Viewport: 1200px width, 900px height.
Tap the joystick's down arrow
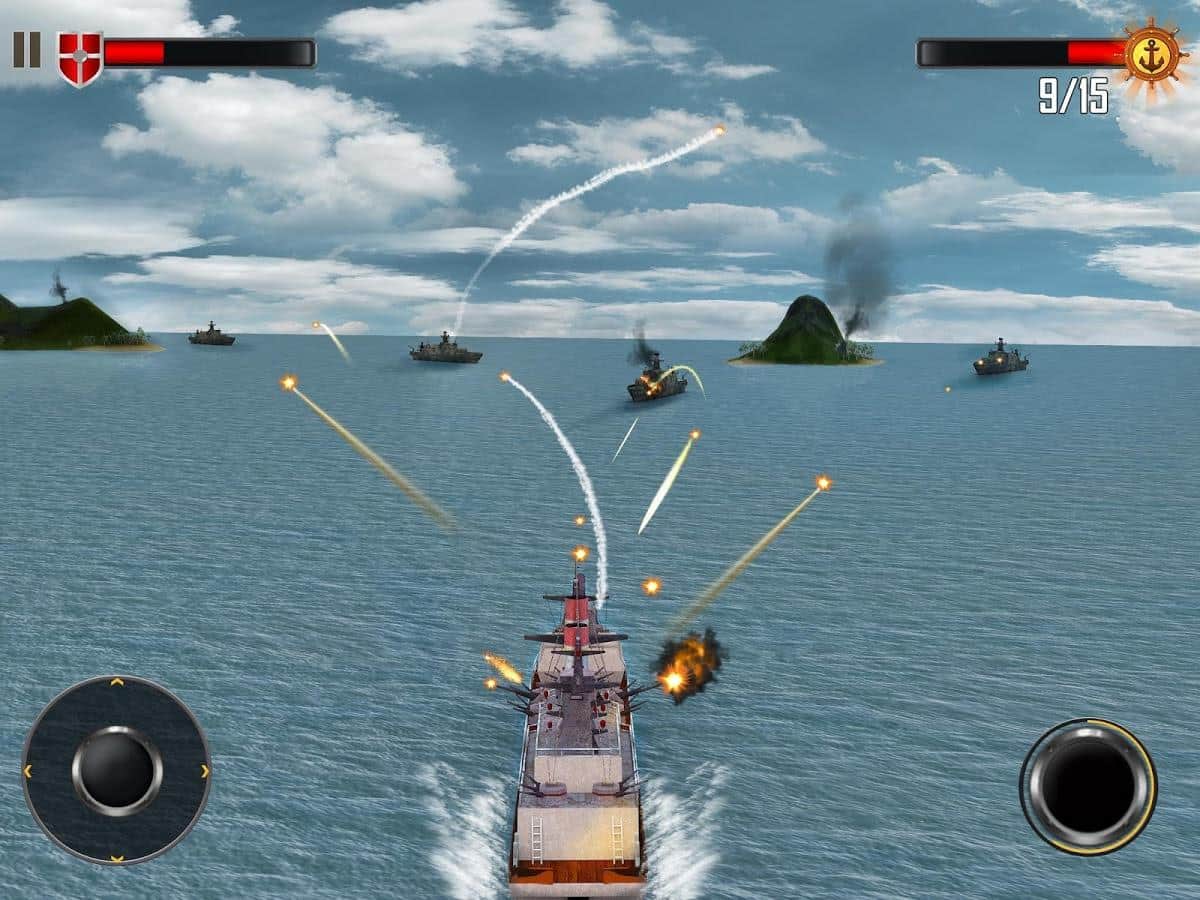(x=116, y=858)
